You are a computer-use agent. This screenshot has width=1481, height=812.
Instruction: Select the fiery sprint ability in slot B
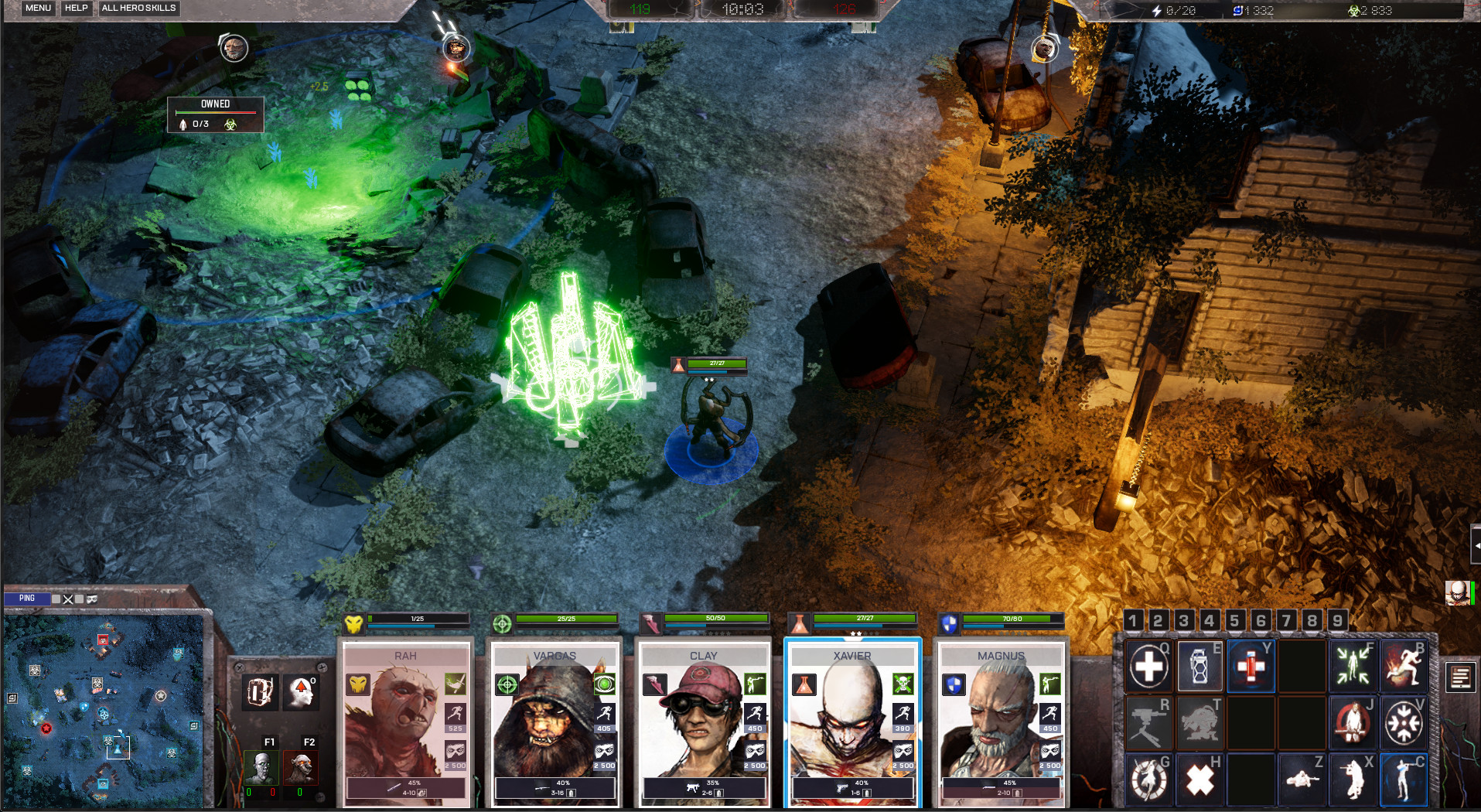[1405, 667]
